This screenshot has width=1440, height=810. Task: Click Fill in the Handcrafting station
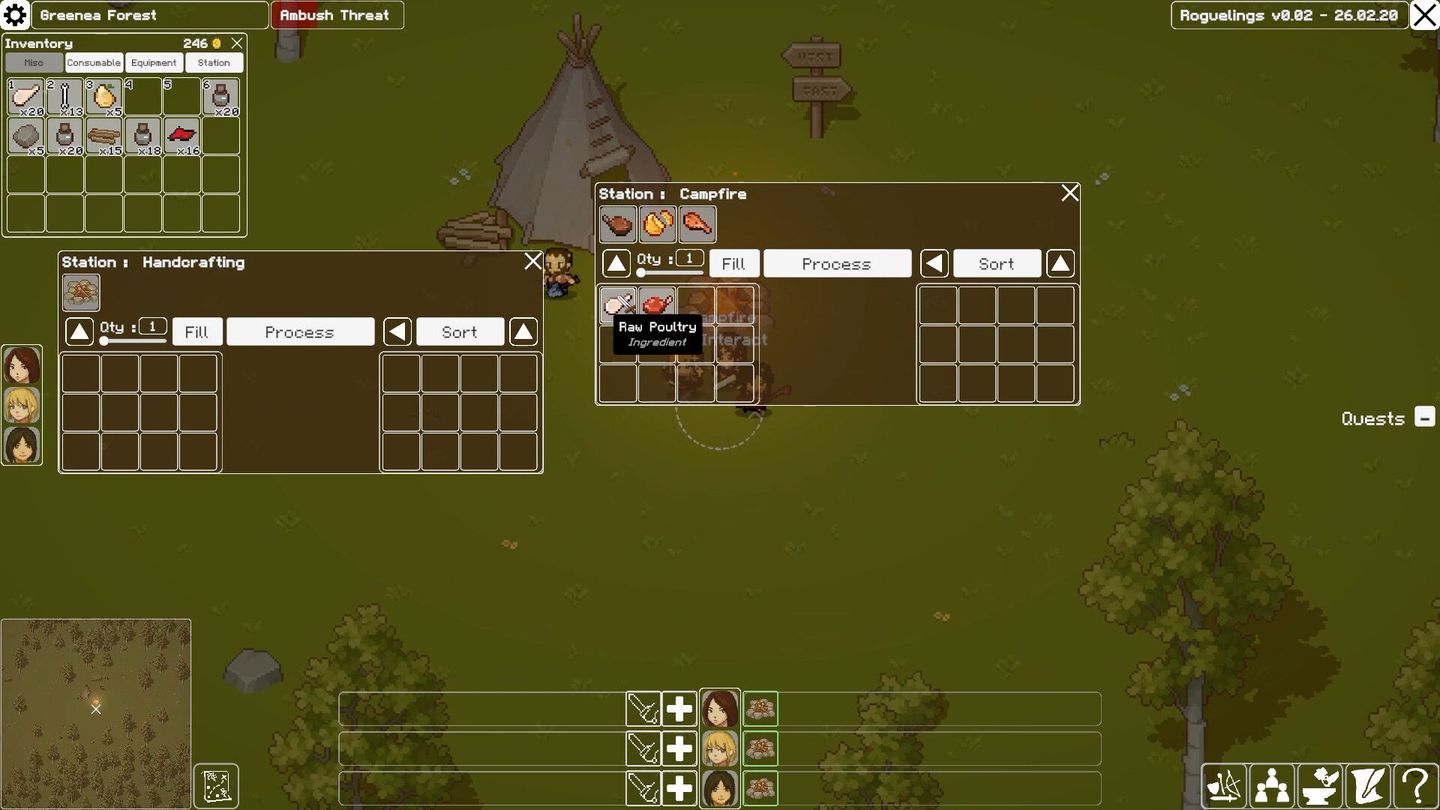[x=197, y=331]
